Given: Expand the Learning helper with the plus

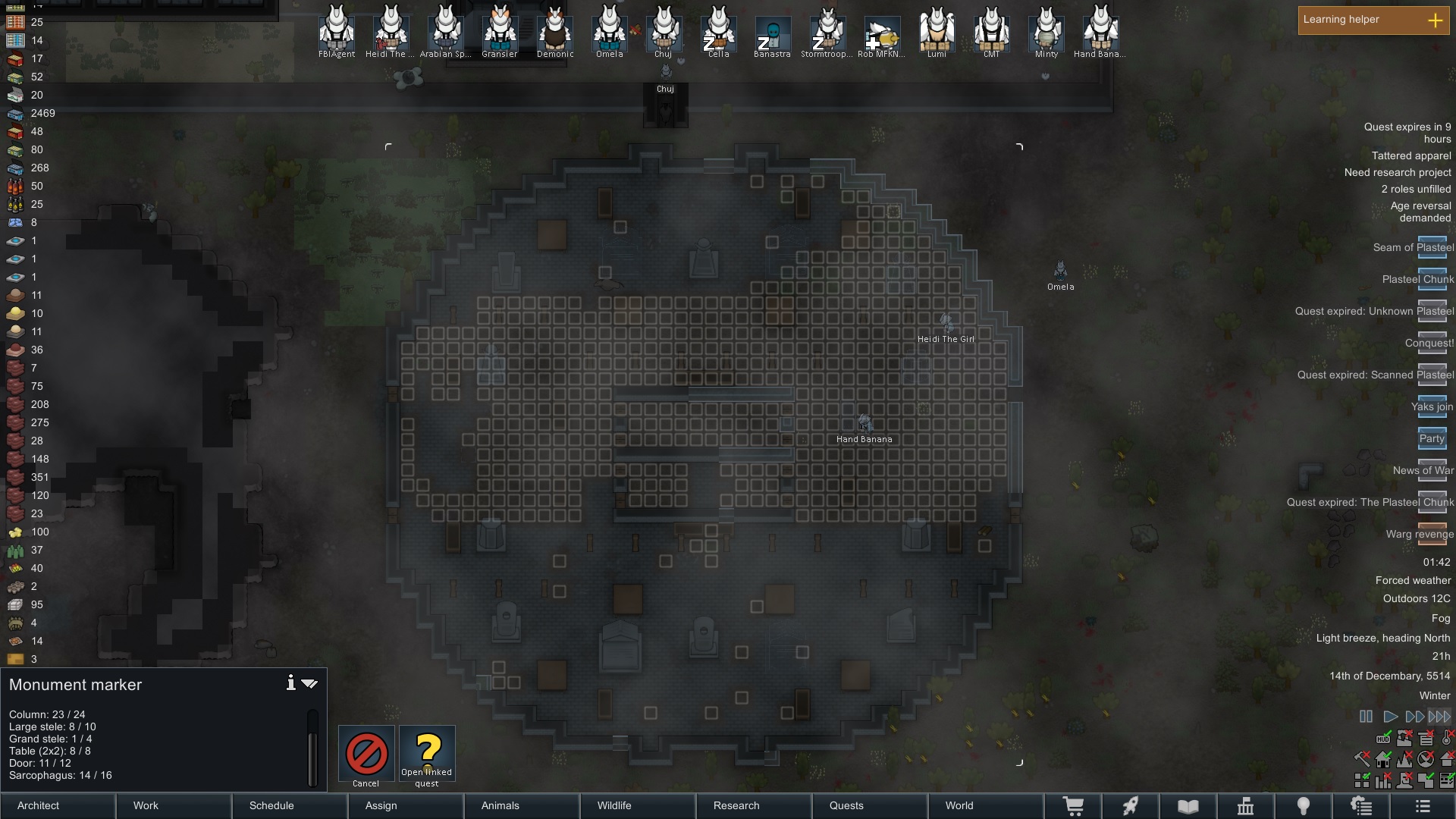Looking at the screenshot, I should [x=1435, y=20].
